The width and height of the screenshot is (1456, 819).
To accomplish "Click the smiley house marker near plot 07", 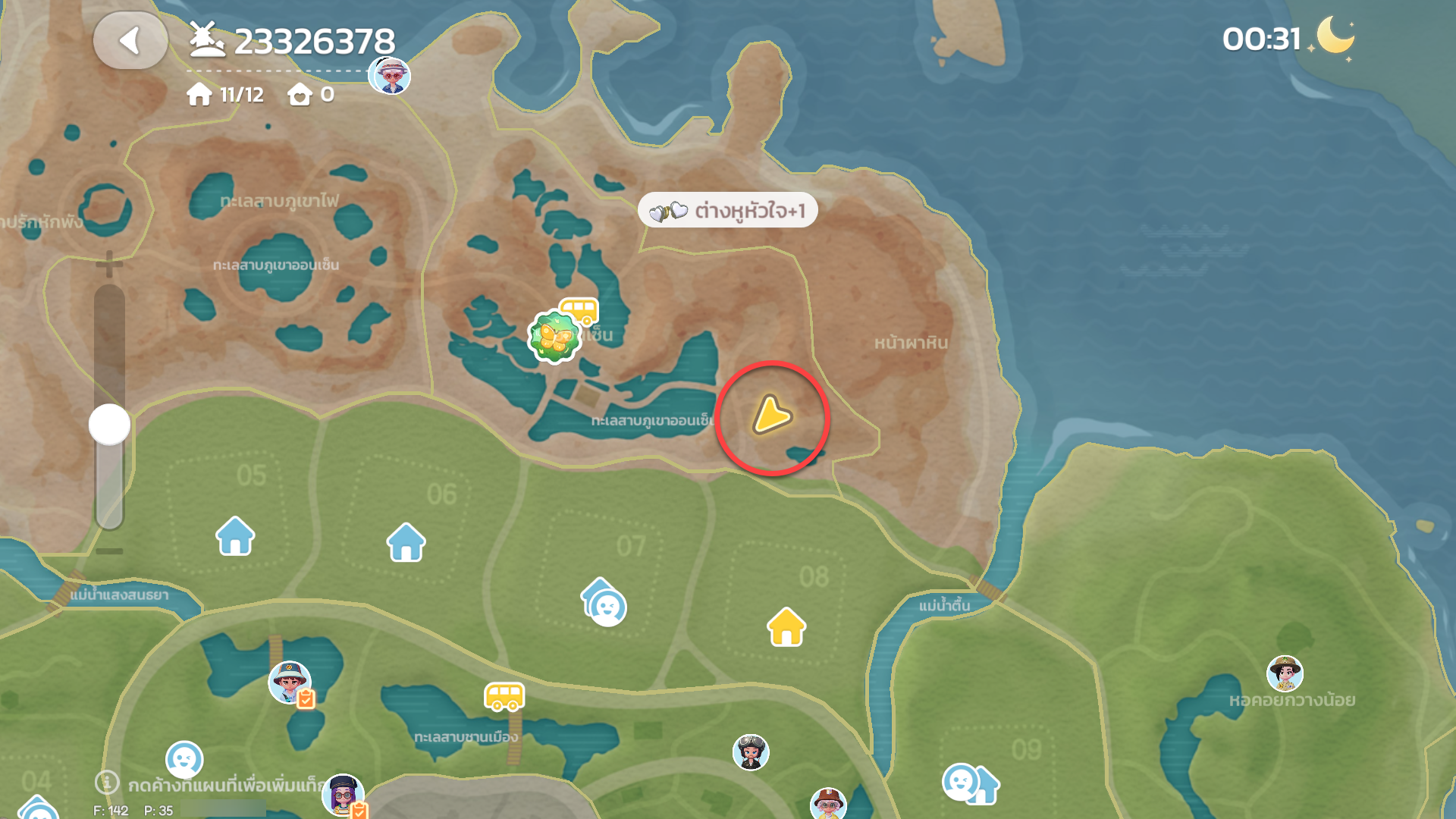I will (604, 603).
